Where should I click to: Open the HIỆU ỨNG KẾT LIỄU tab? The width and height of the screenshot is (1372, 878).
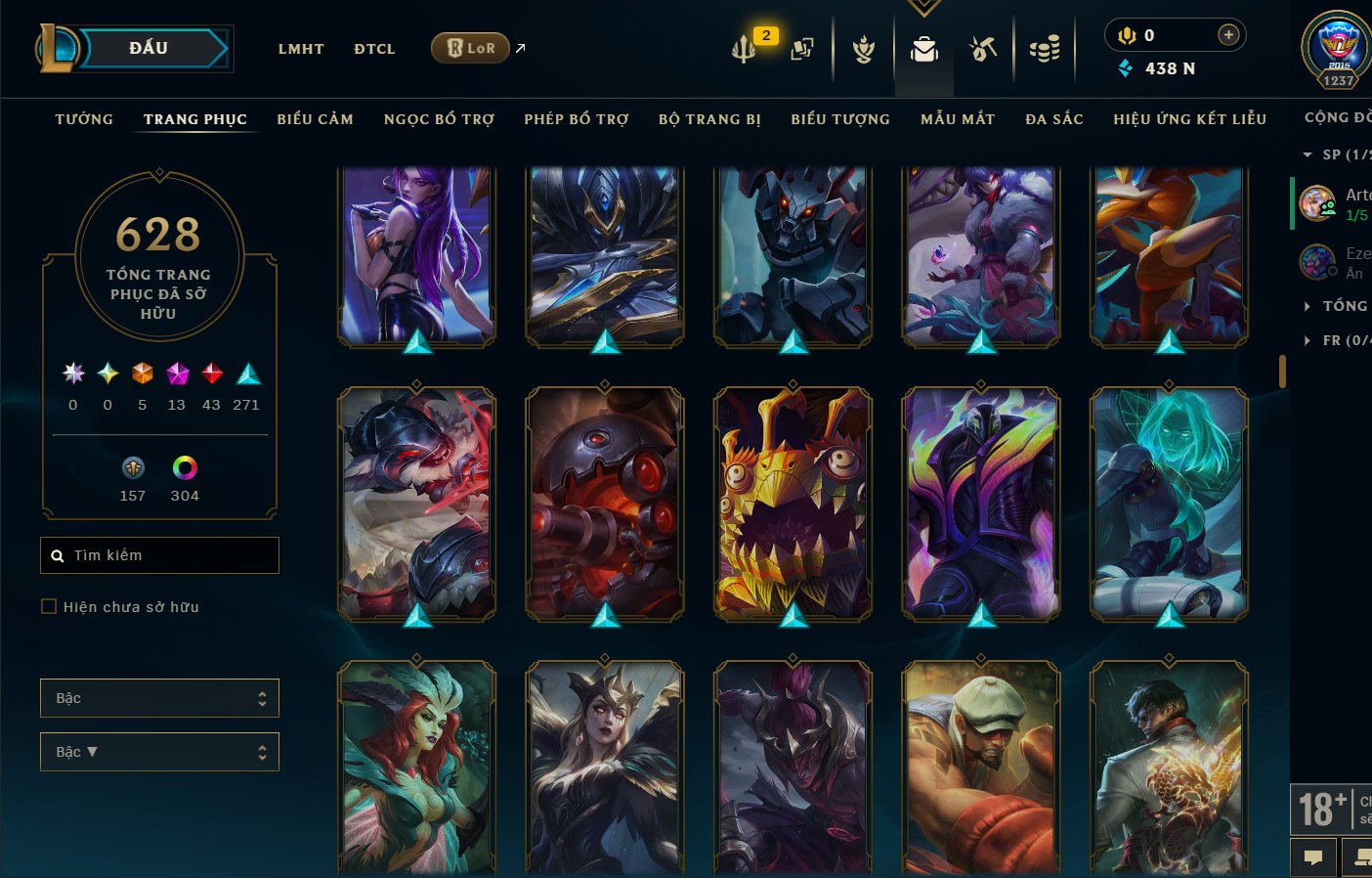pos(1189,119)
